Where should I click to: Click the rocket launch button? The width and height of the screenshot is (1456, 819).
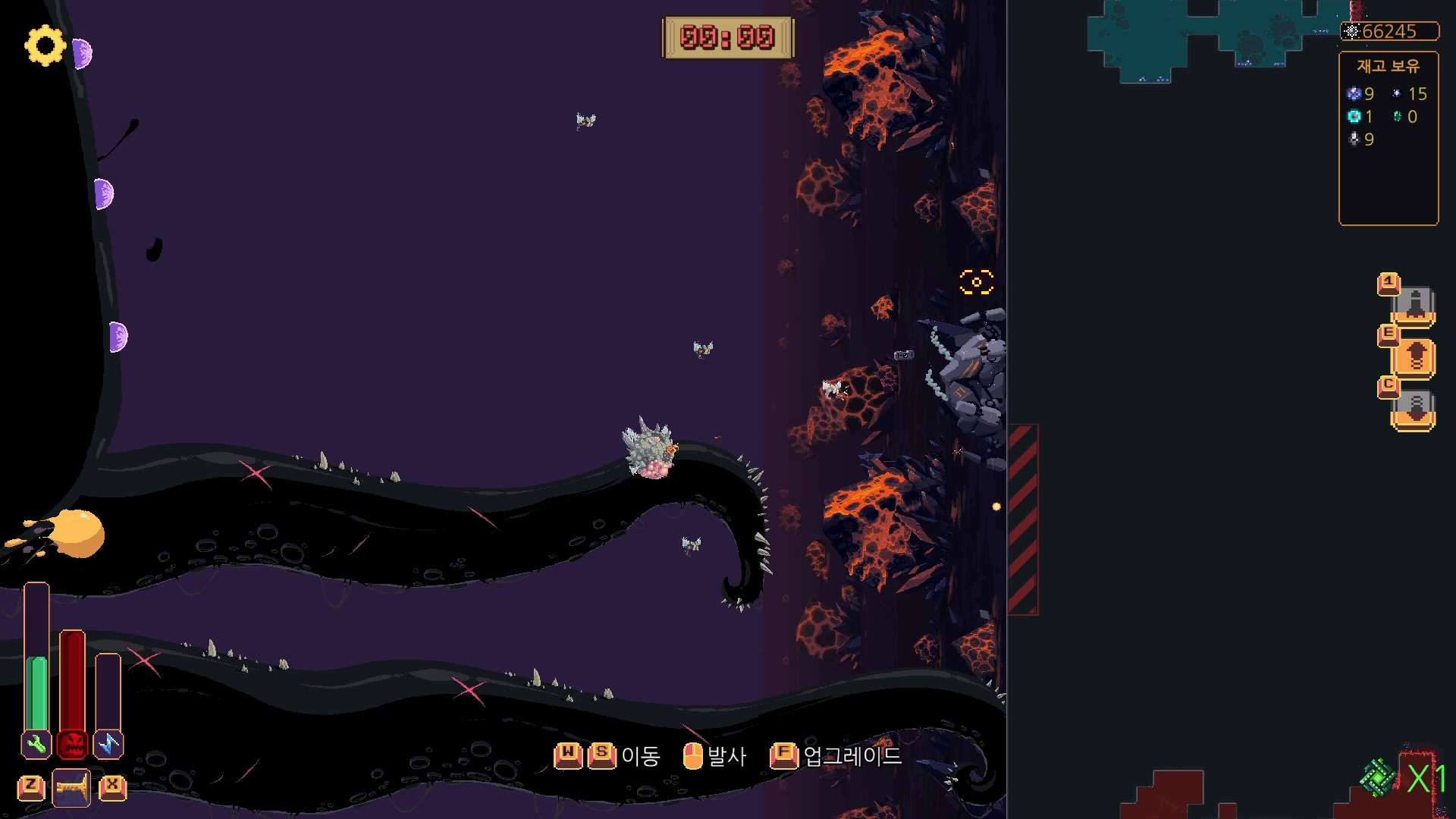pos(1415,305)
